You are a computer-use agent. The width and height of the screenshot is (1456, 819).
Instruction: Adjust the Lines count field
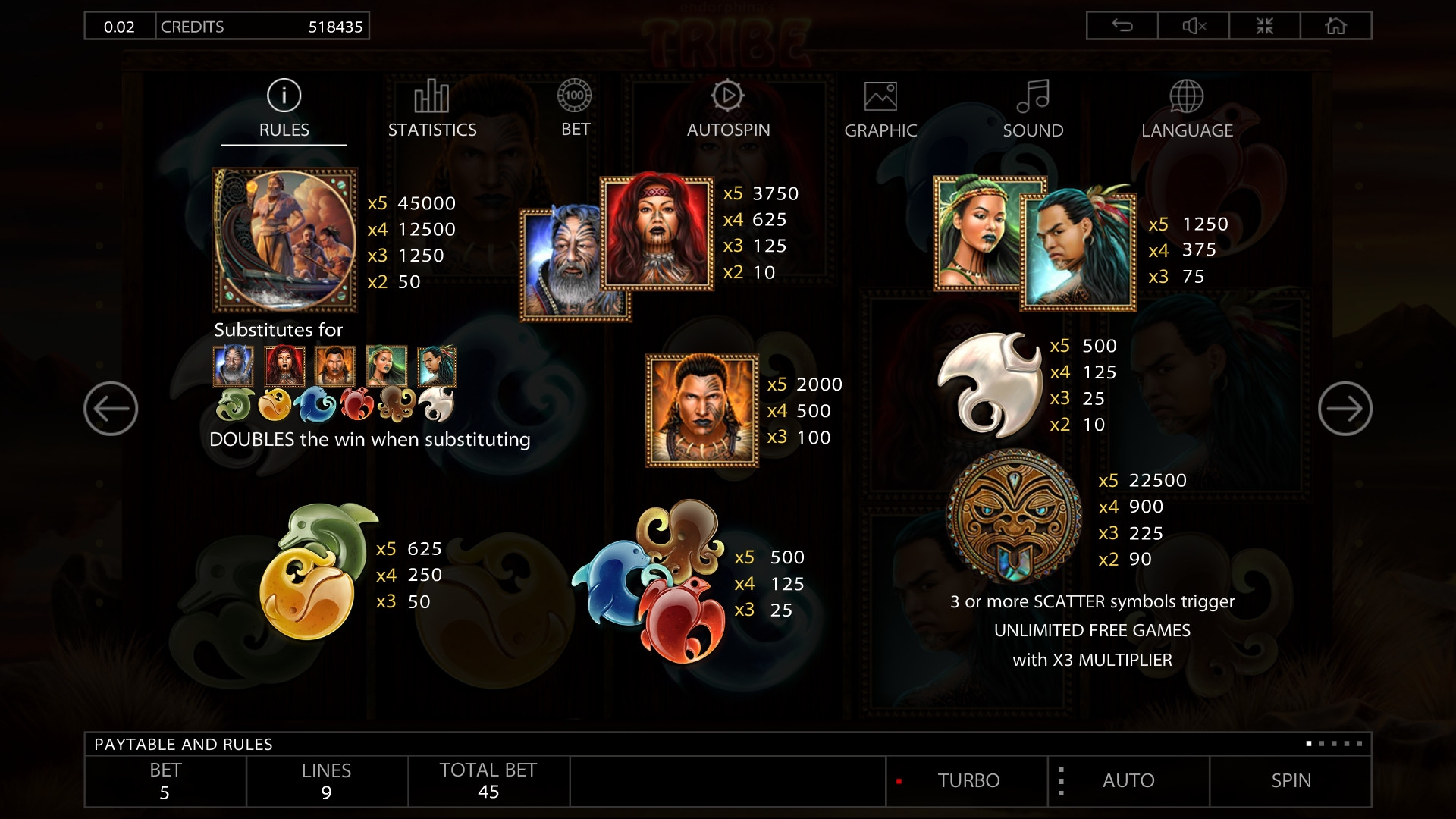tap(326, 781)
